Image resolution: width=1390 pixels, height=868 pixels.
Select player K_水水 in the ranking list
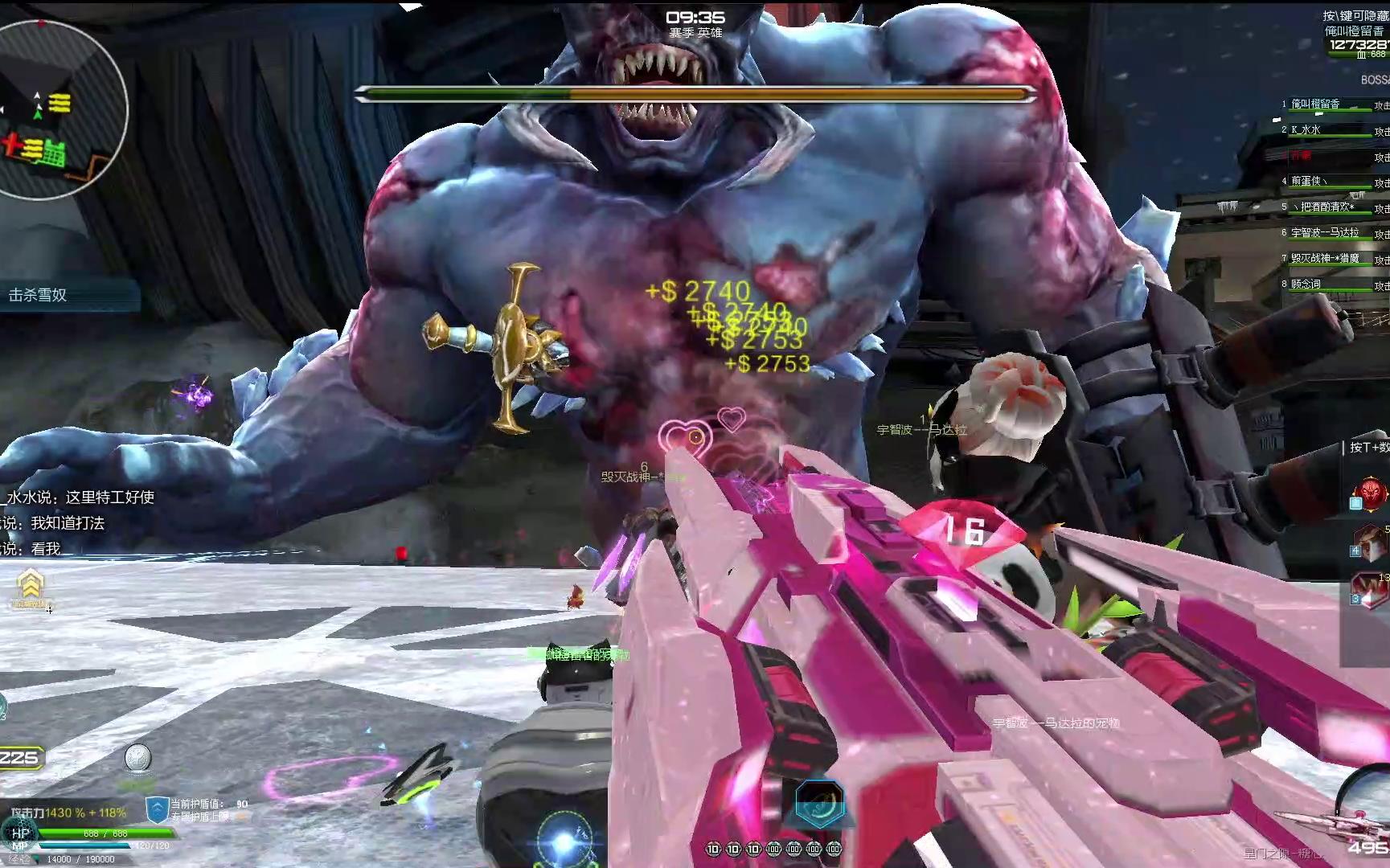(x=1306, y=129)
